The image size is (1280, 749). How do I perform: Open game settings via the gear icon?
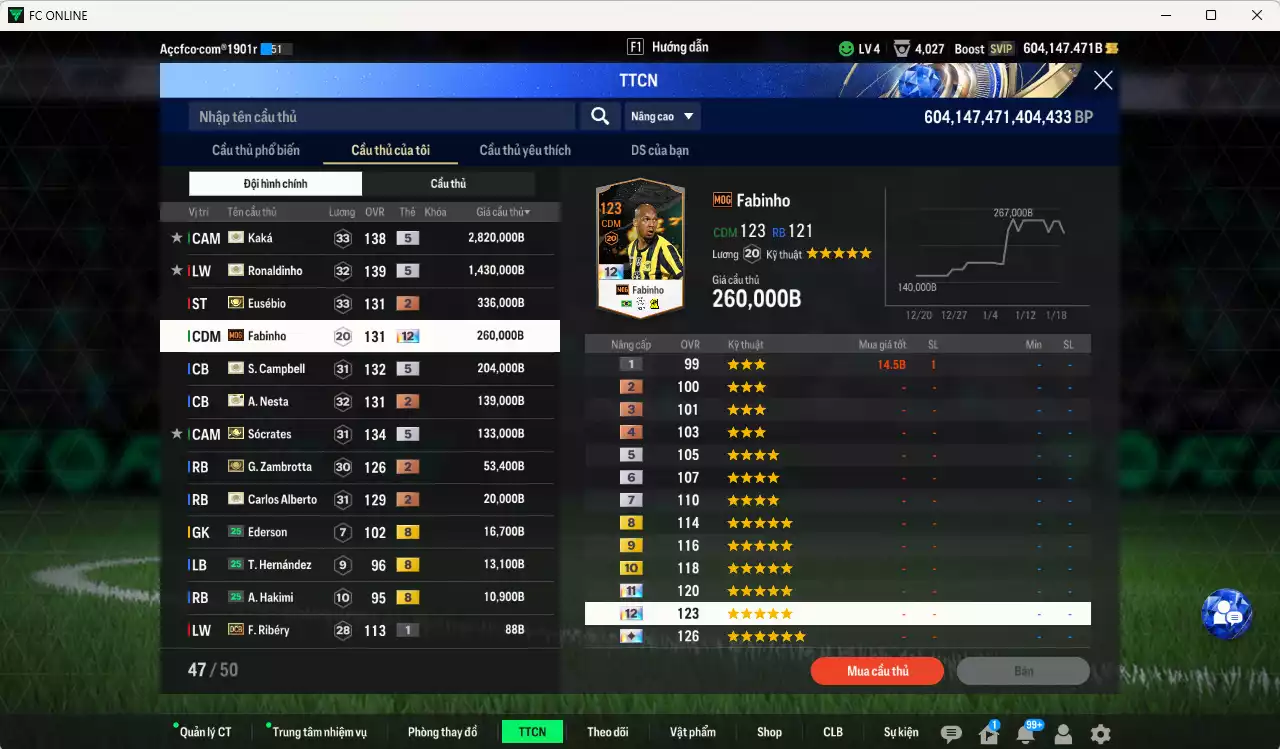1100,731
